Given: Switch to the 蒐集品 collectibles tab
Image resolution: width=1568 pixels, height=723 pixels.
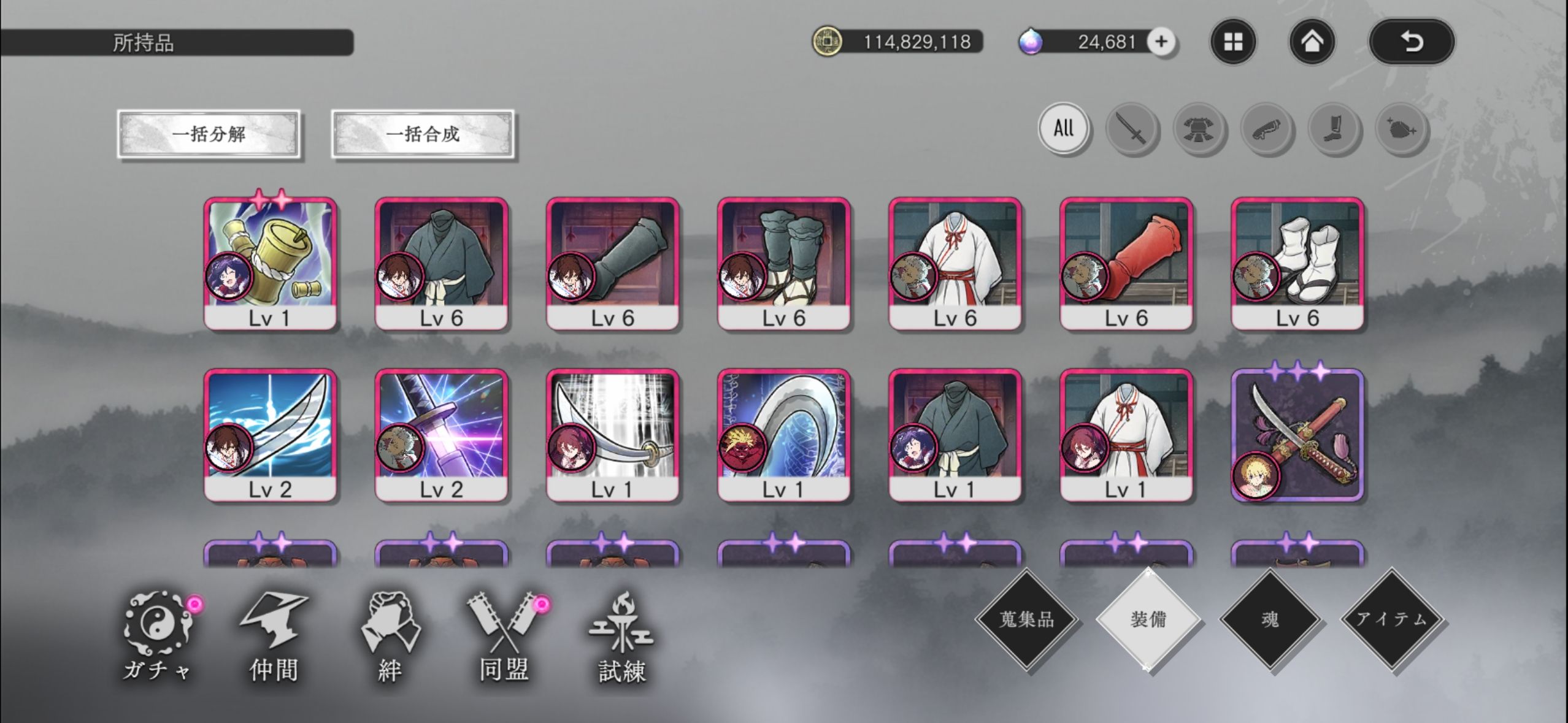Looking at the screenshot, I should [x=1027, y=619].
